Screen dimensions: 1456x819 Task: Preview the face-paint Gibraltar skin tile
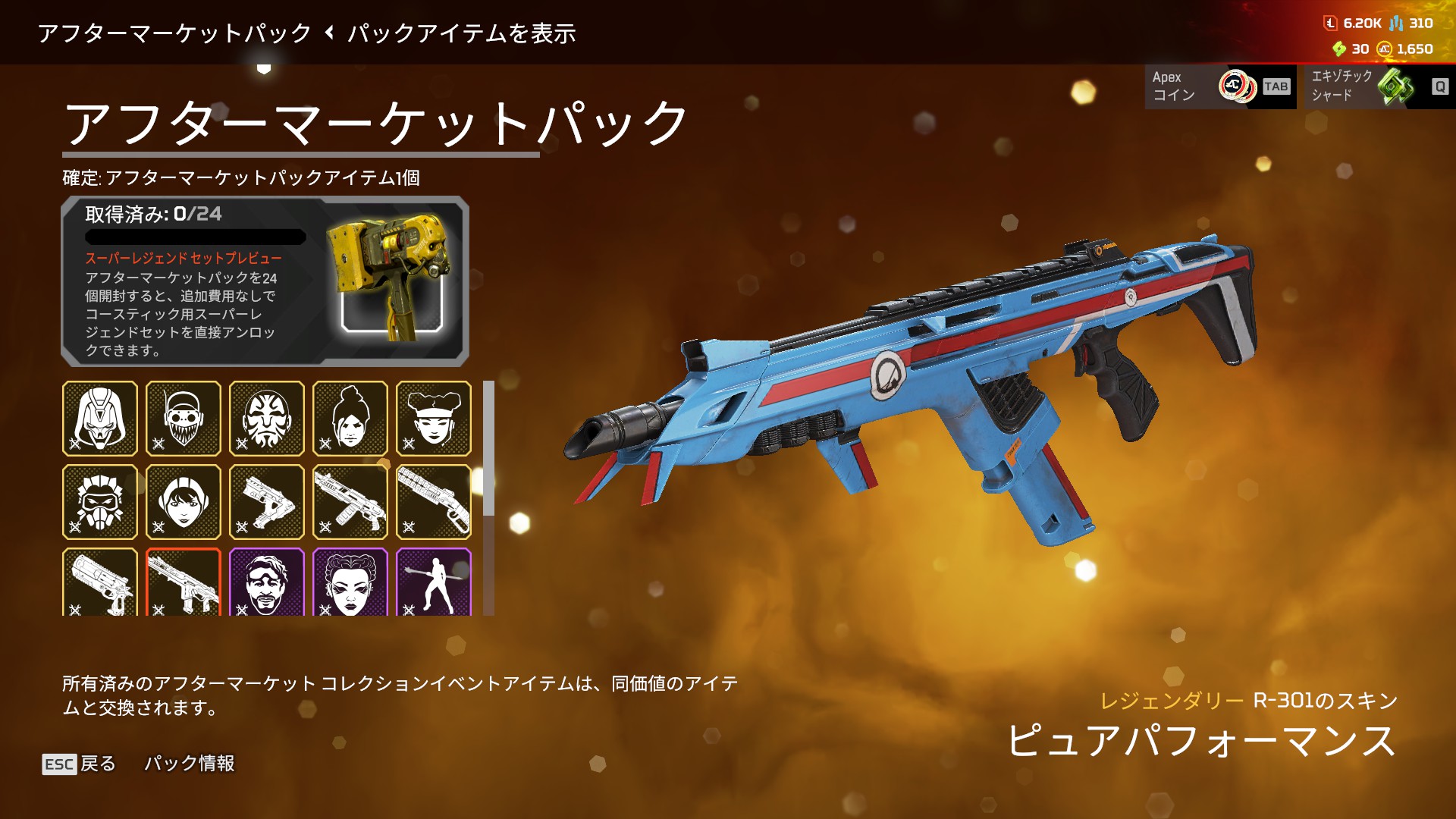tap(267, 419)
